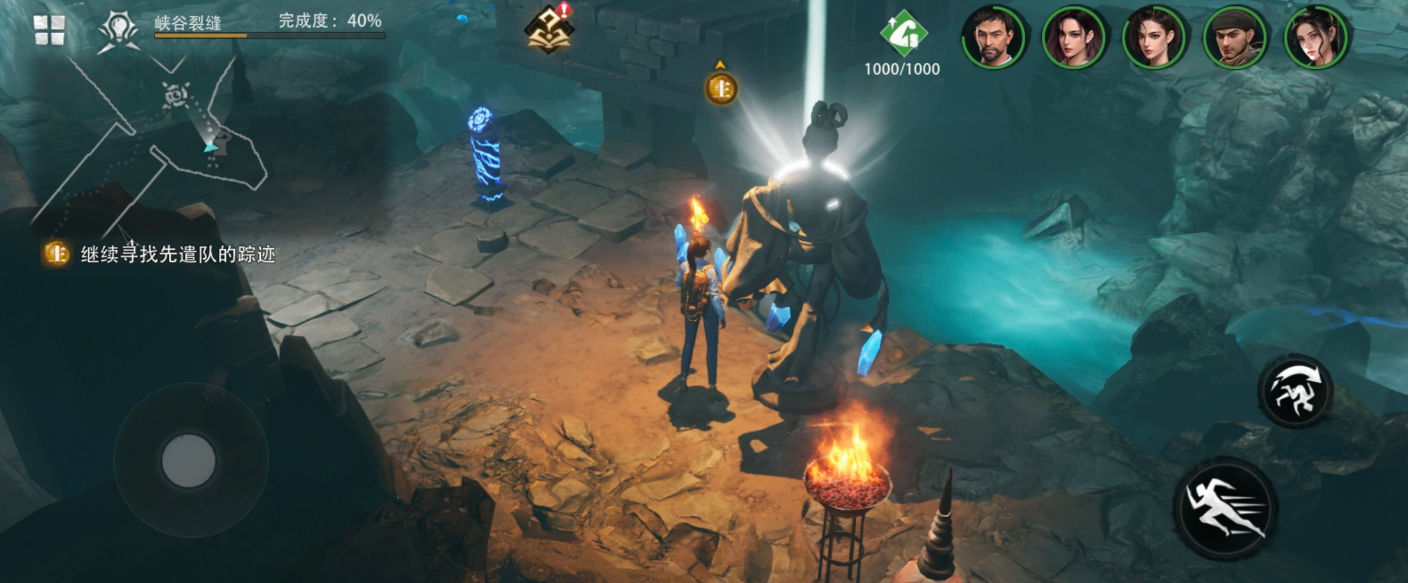Open the four-square main menu icon

click(49, 30)
